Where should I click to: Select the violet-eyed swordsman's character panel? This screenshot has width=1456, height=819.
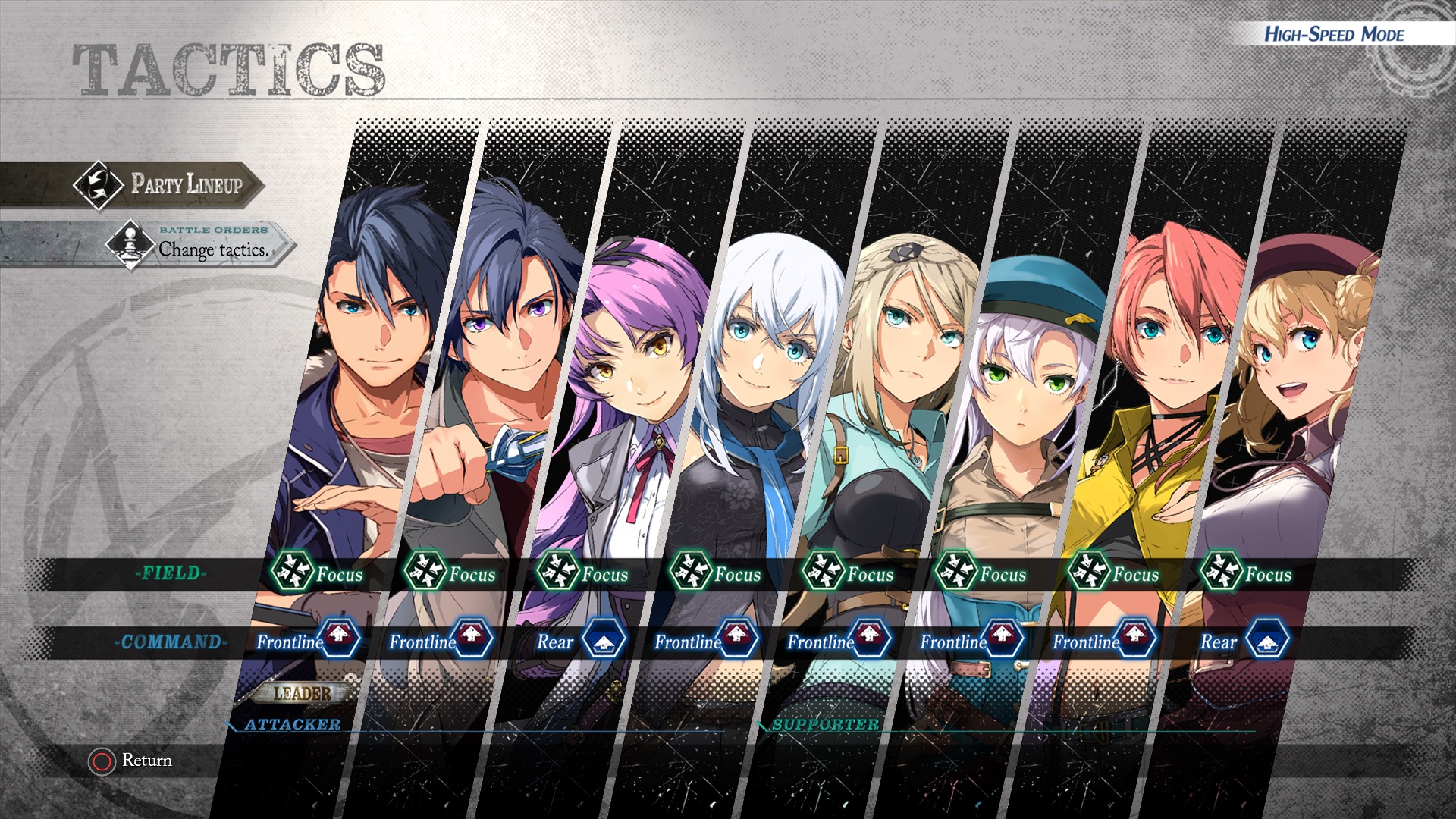coord(500,379)
